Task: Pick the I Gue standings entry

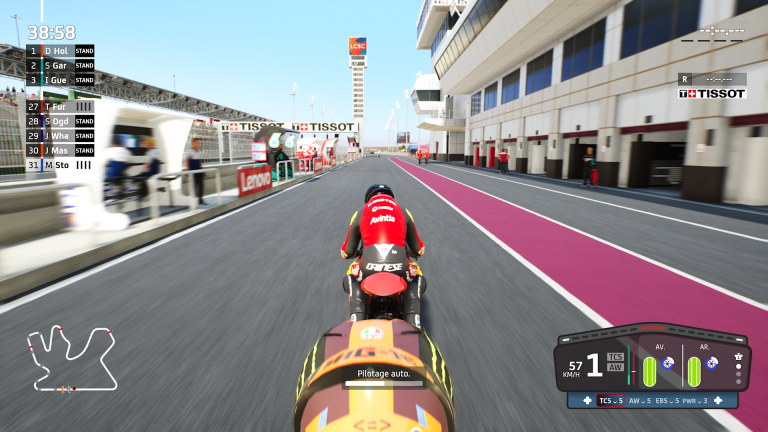Action: (60, 79)
